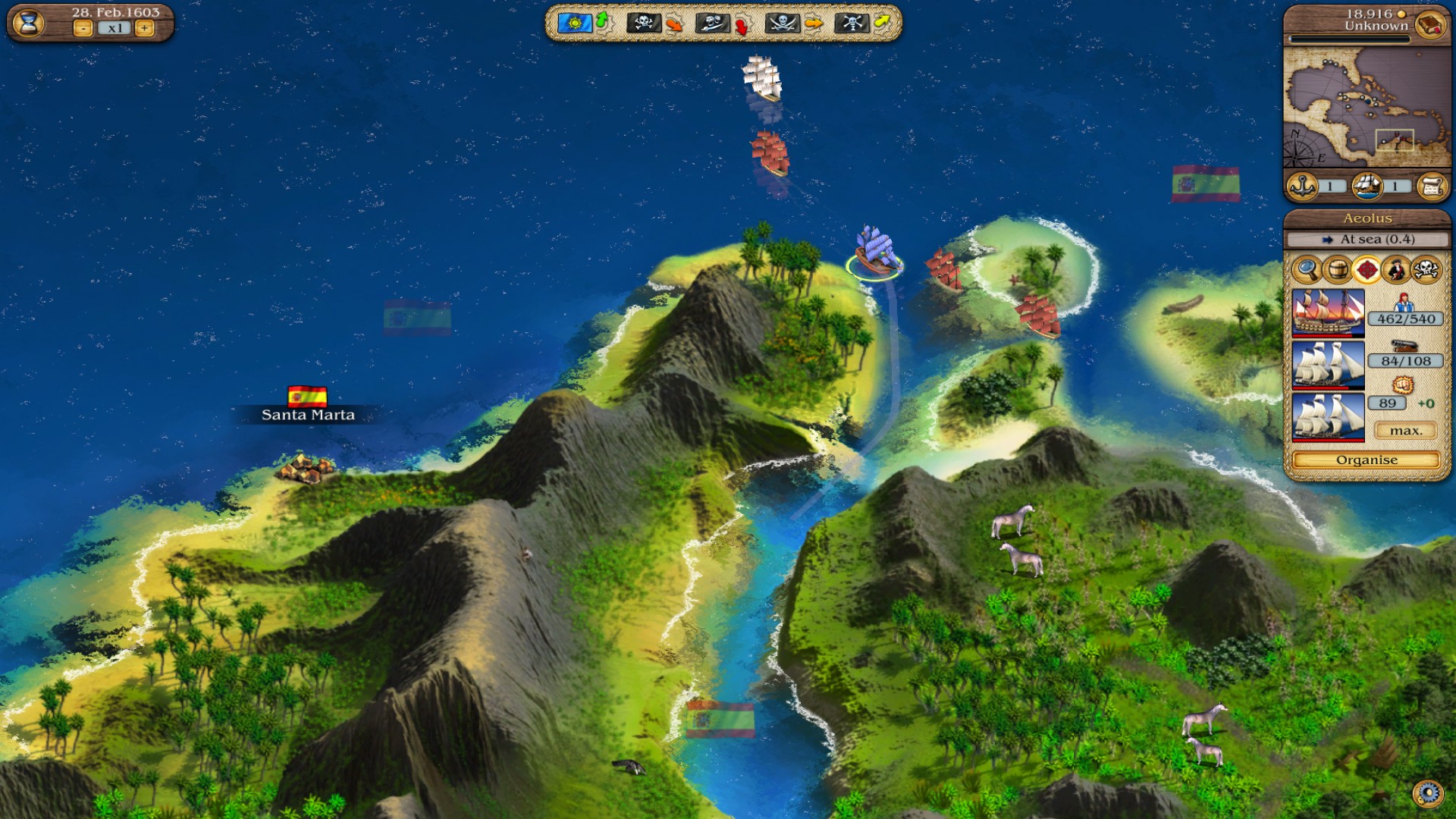Select the blue sun flag icon
Viewport: 1456px width, 819px height.
point(574,23)
